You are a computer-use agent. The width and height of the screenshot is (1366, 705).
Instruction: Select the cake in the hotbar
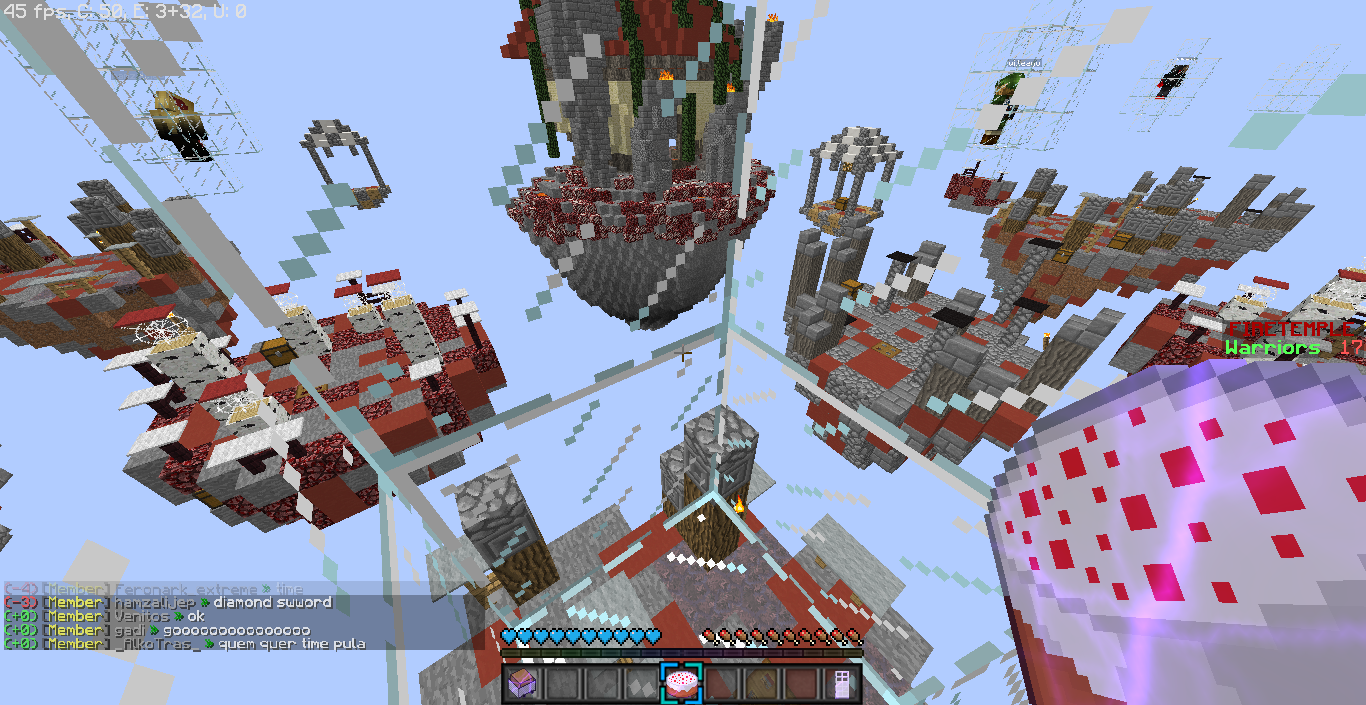coord(681,684)
